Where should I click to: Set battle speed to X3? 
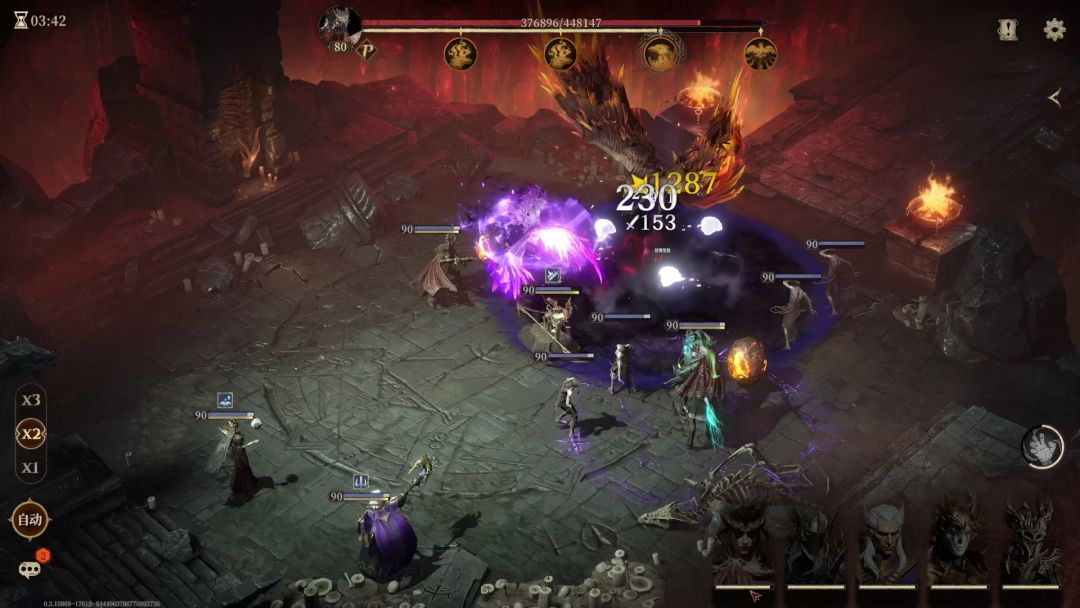coord(31,401)
